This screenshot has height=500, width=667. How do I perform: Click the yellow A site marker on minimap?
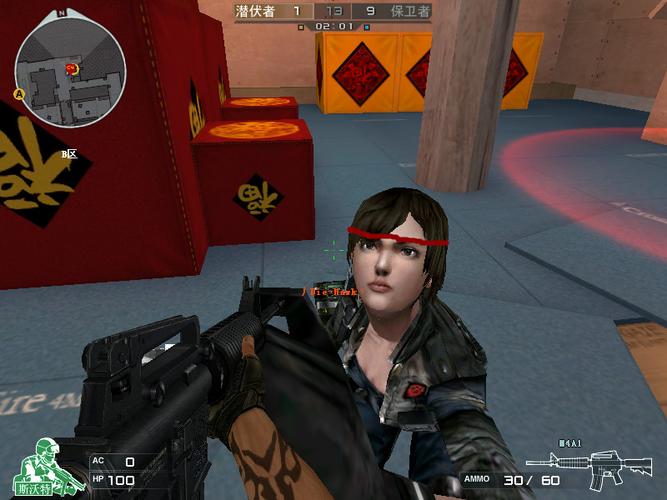[x=19, y=93]
